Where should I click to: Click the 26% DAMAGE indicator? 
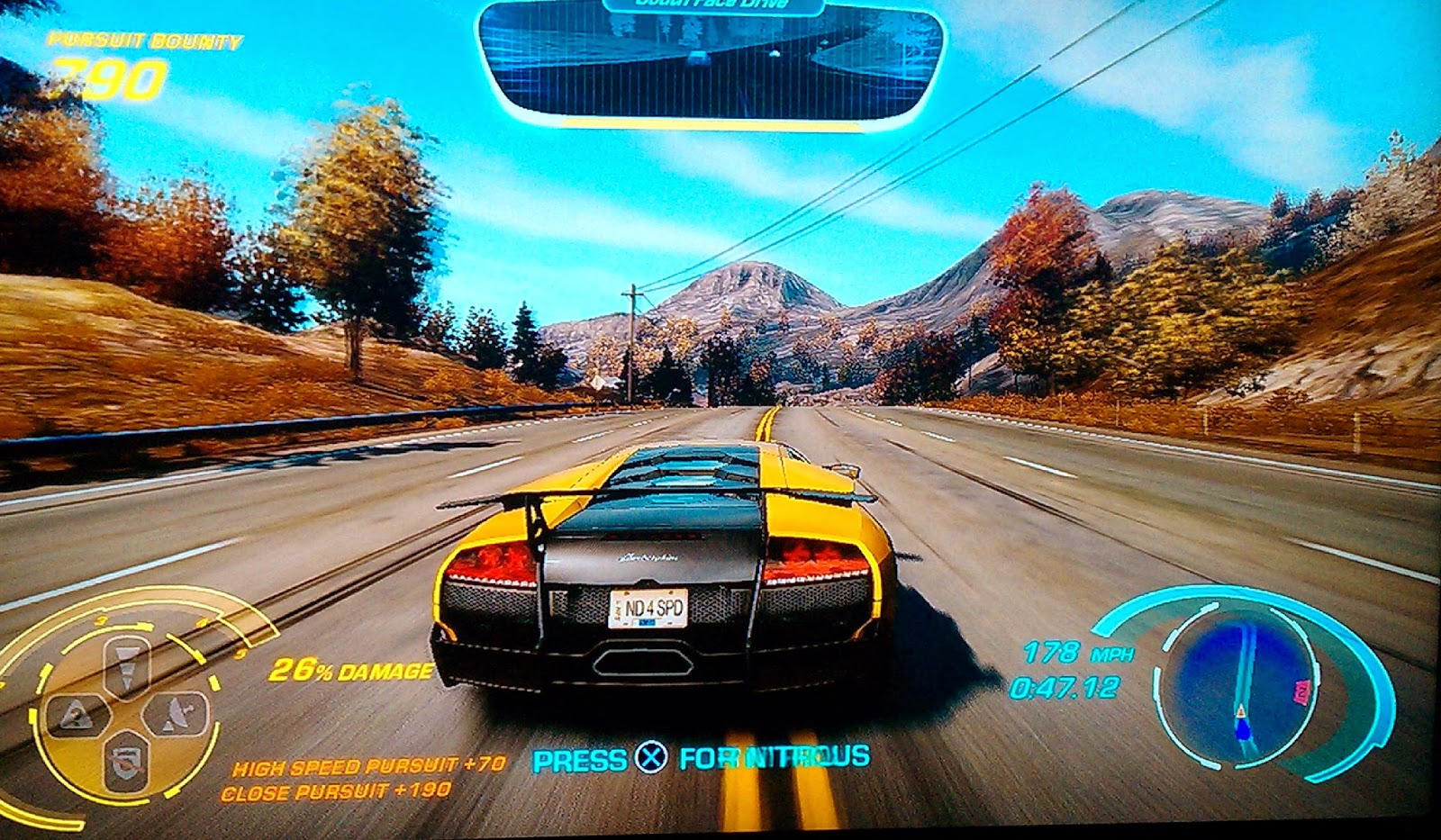click(x=349, y=670)
